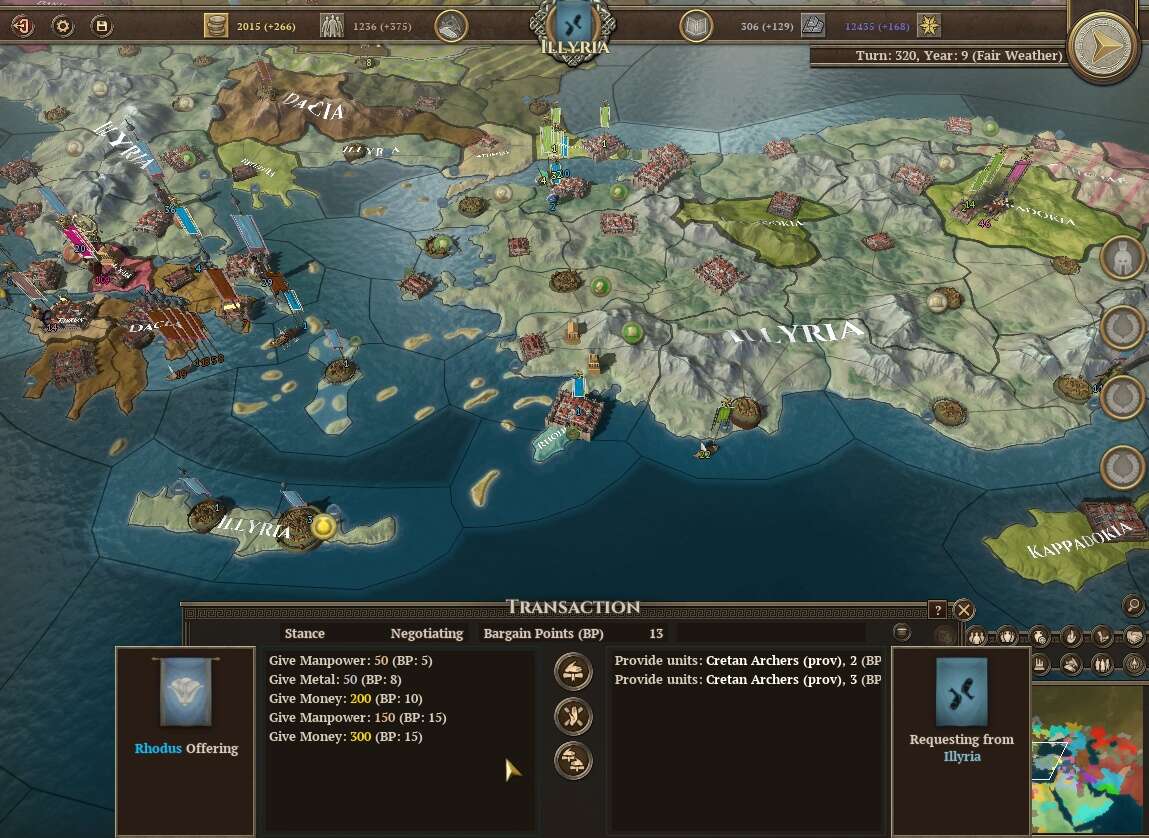Viewport: 1149px width, 838px height.
Task: Open the book icon in top bar
Action: (x=696, y=26)
